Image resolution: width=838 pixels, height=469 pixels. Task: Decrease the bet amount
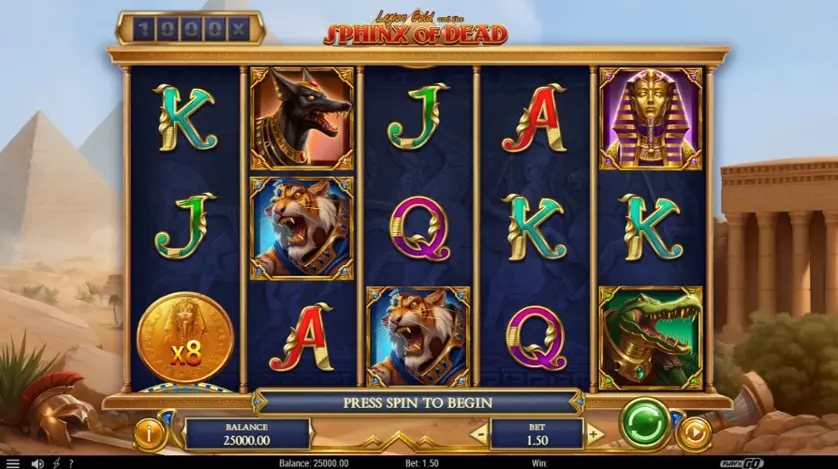479,434
